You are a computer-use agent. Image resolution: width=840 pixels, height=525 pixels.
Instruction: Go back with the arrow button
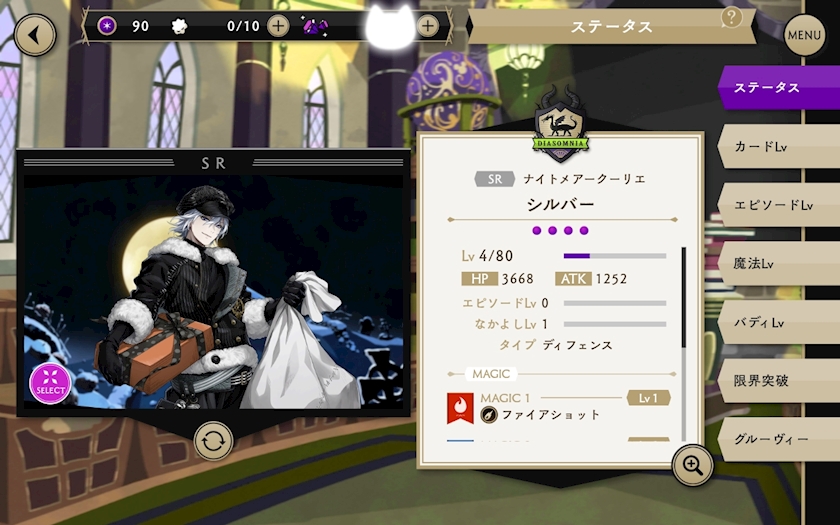(35, 34)
